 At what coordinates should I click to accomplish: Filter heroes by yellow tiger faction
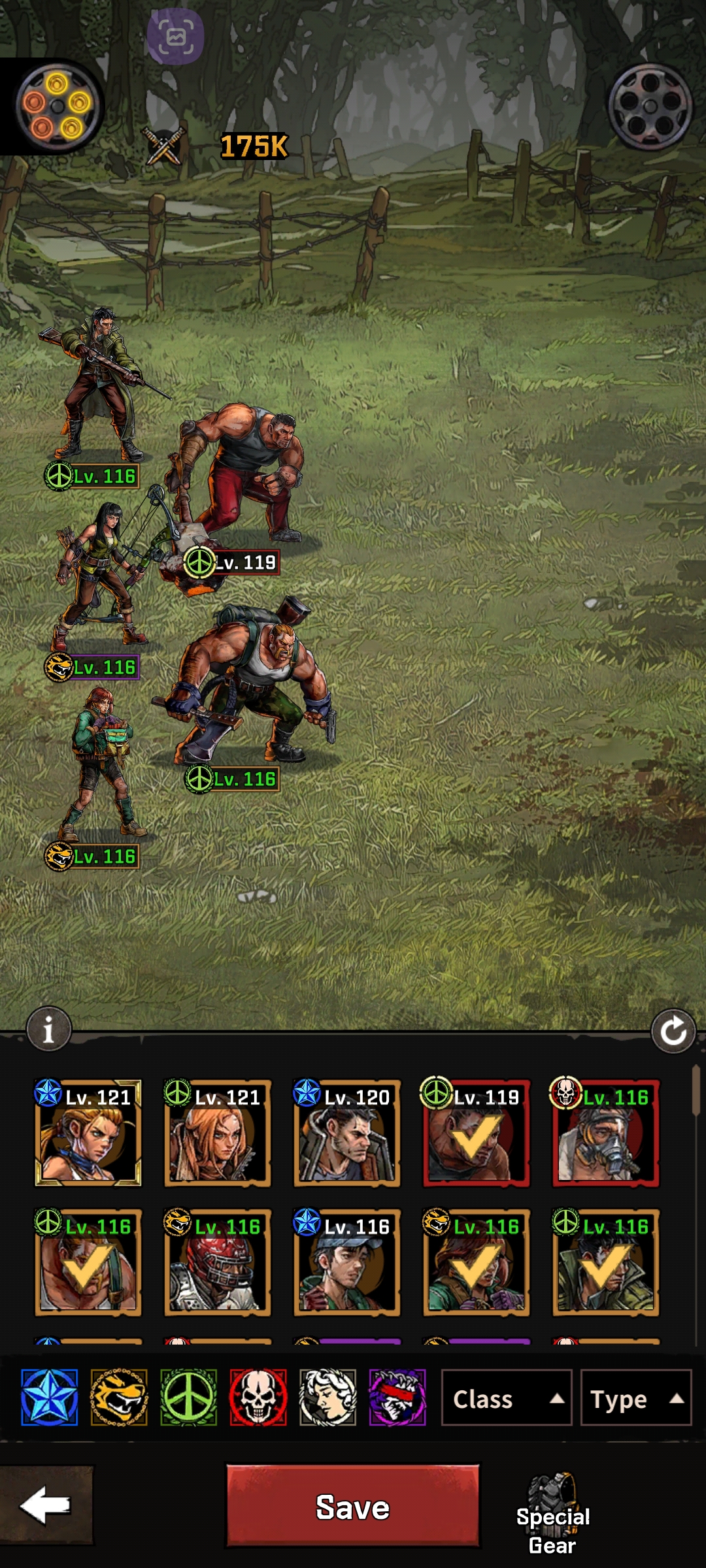[119, 1397]
